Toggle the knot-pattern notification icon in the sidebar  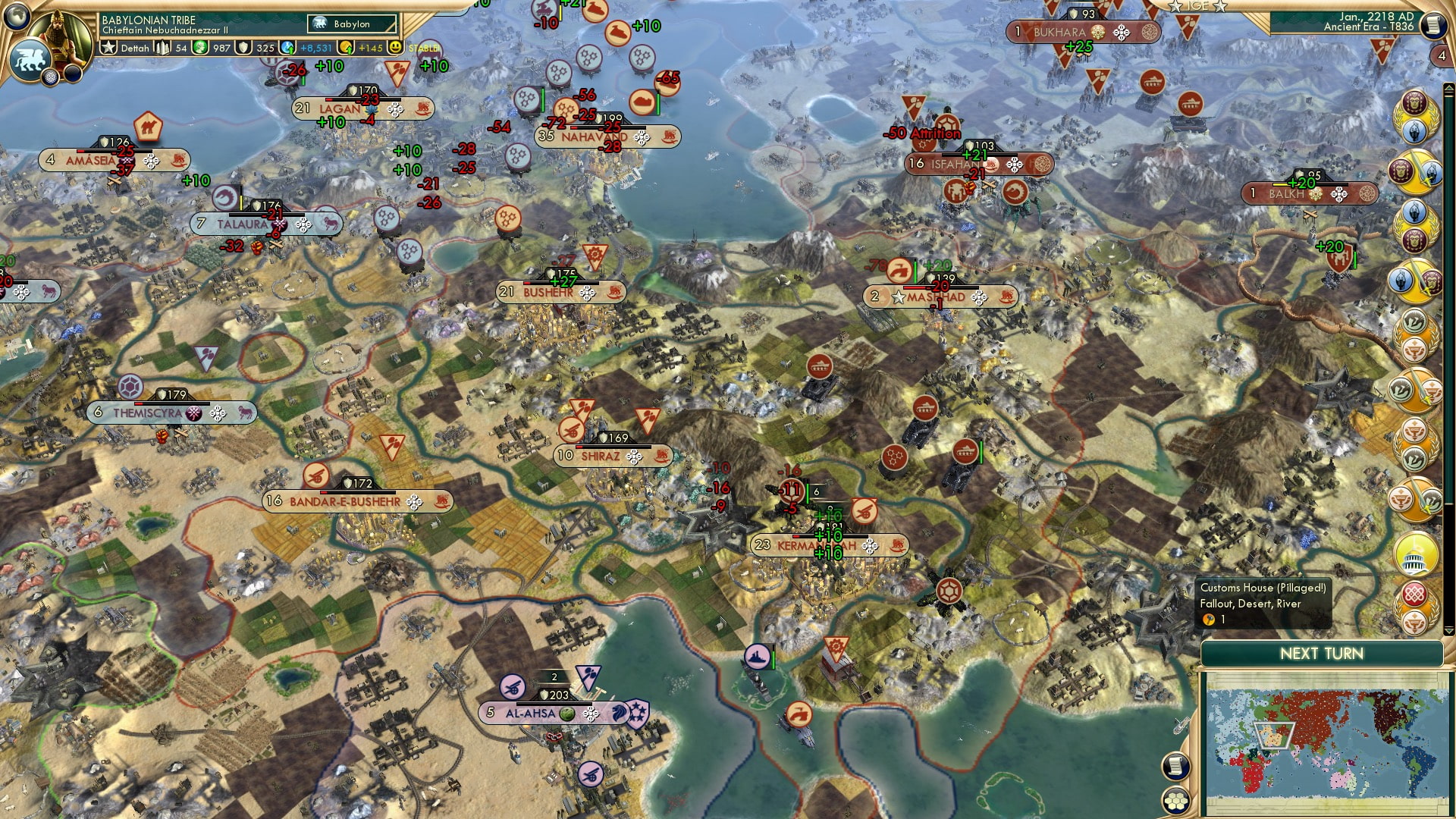coord(1414,591)
